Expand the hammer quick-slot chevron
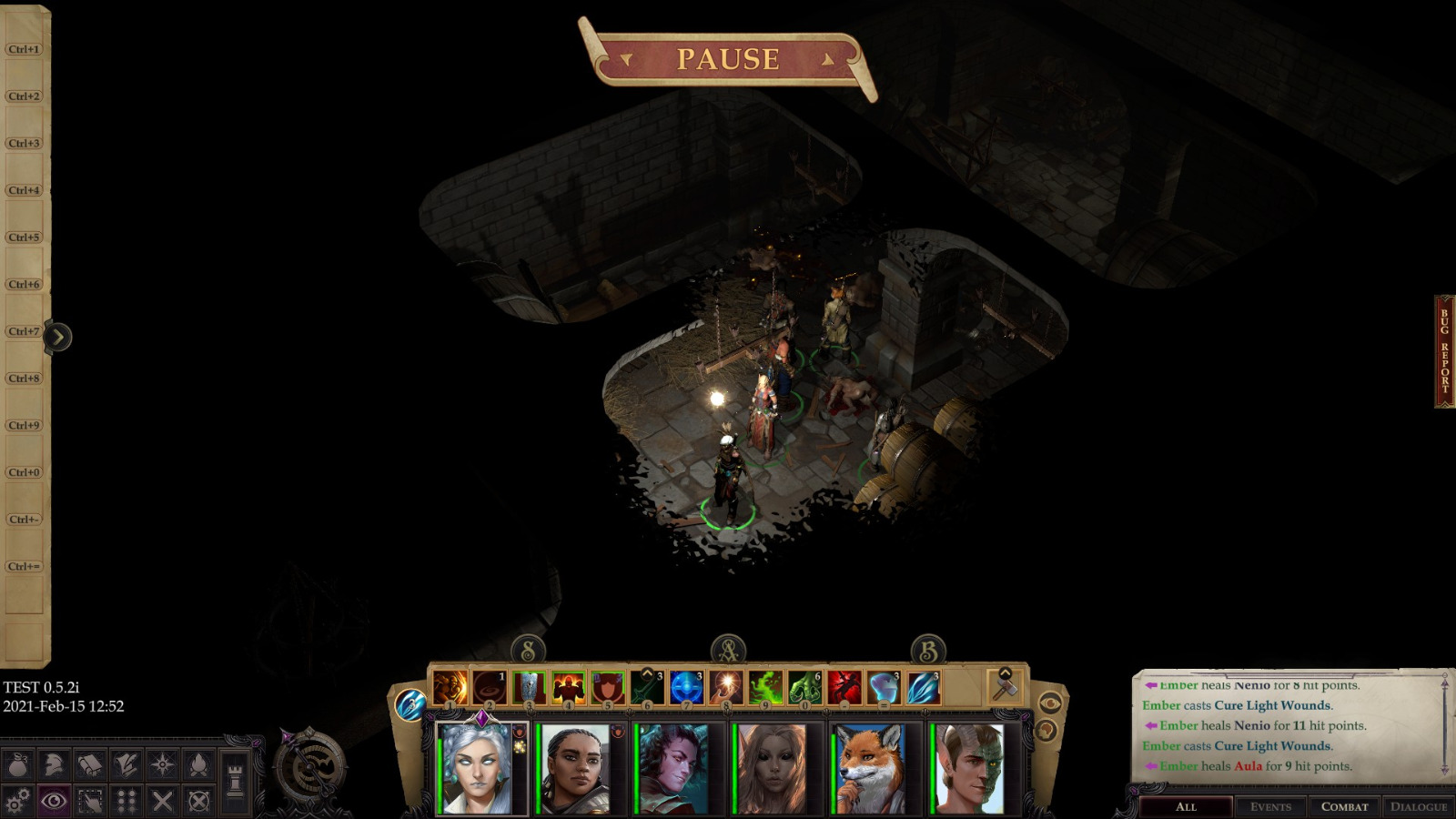This screenshot has width=1456, height=819. (1004, 672)
